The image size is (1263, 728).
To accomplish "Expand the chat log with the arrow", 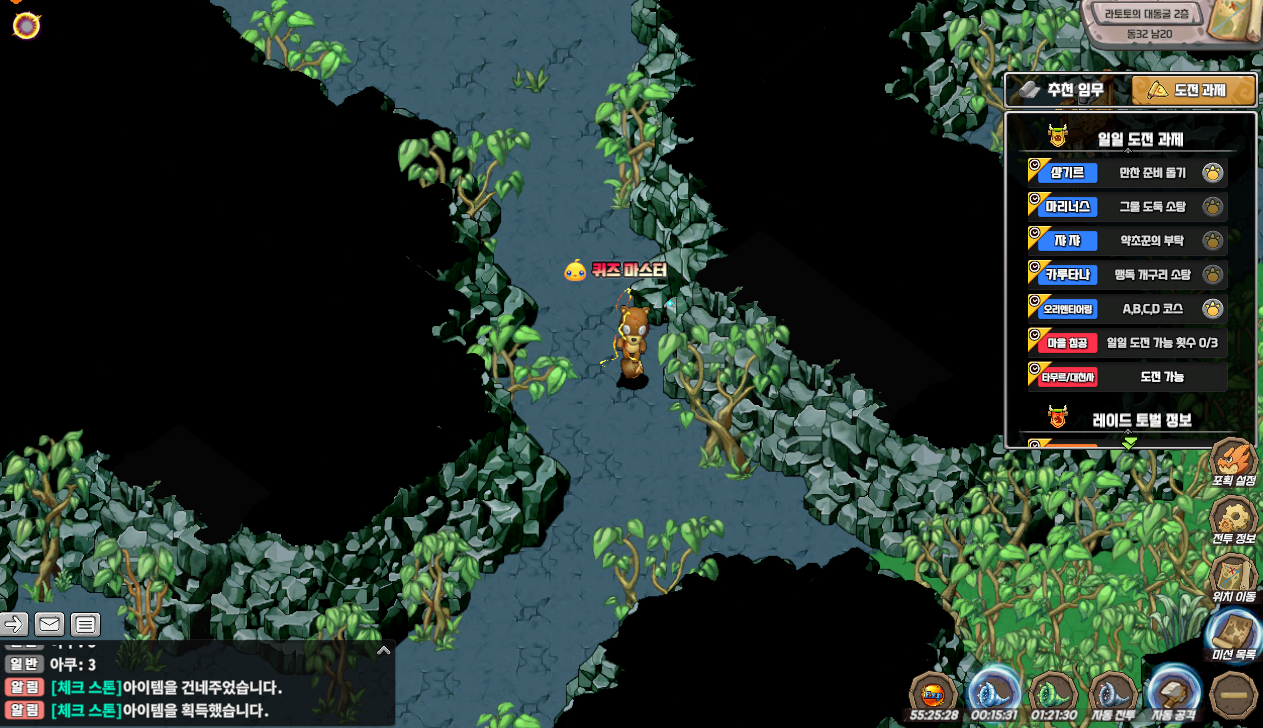I will click(383, 650).
